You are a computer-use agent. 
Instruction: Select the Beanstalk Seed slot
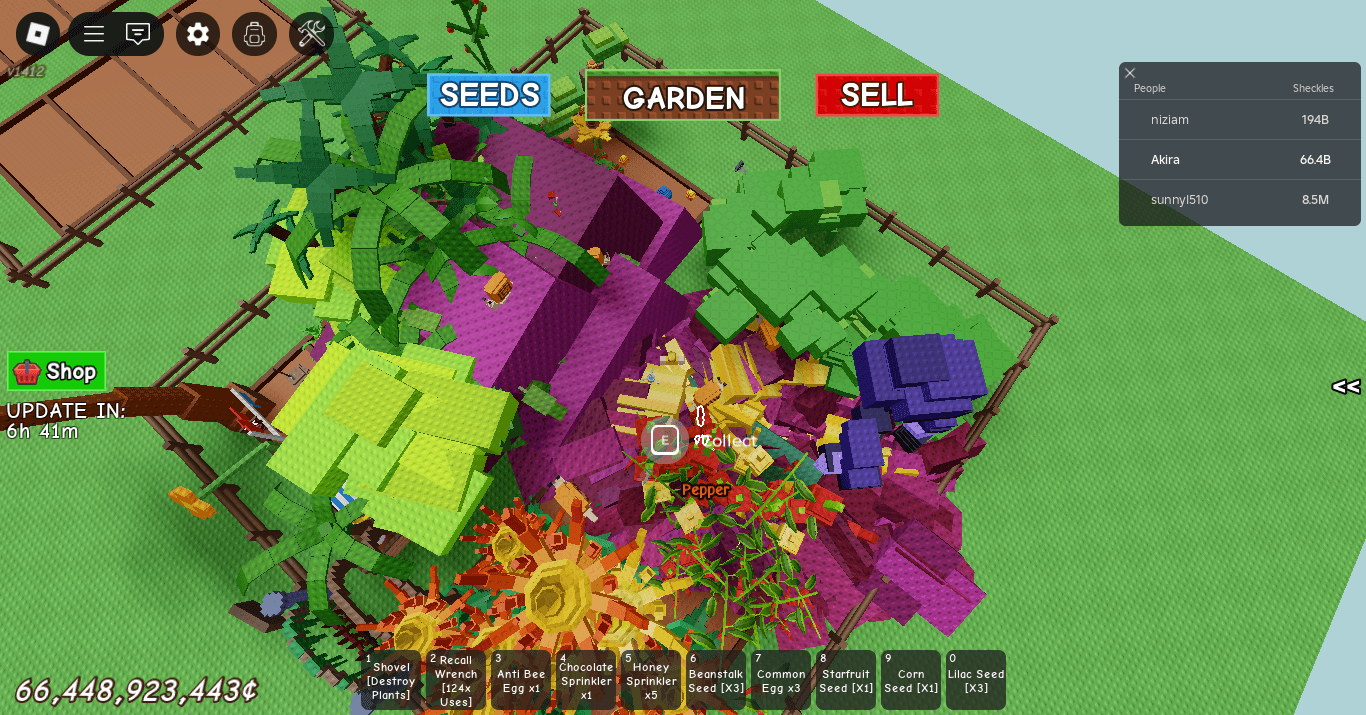[x=716, y=680]
